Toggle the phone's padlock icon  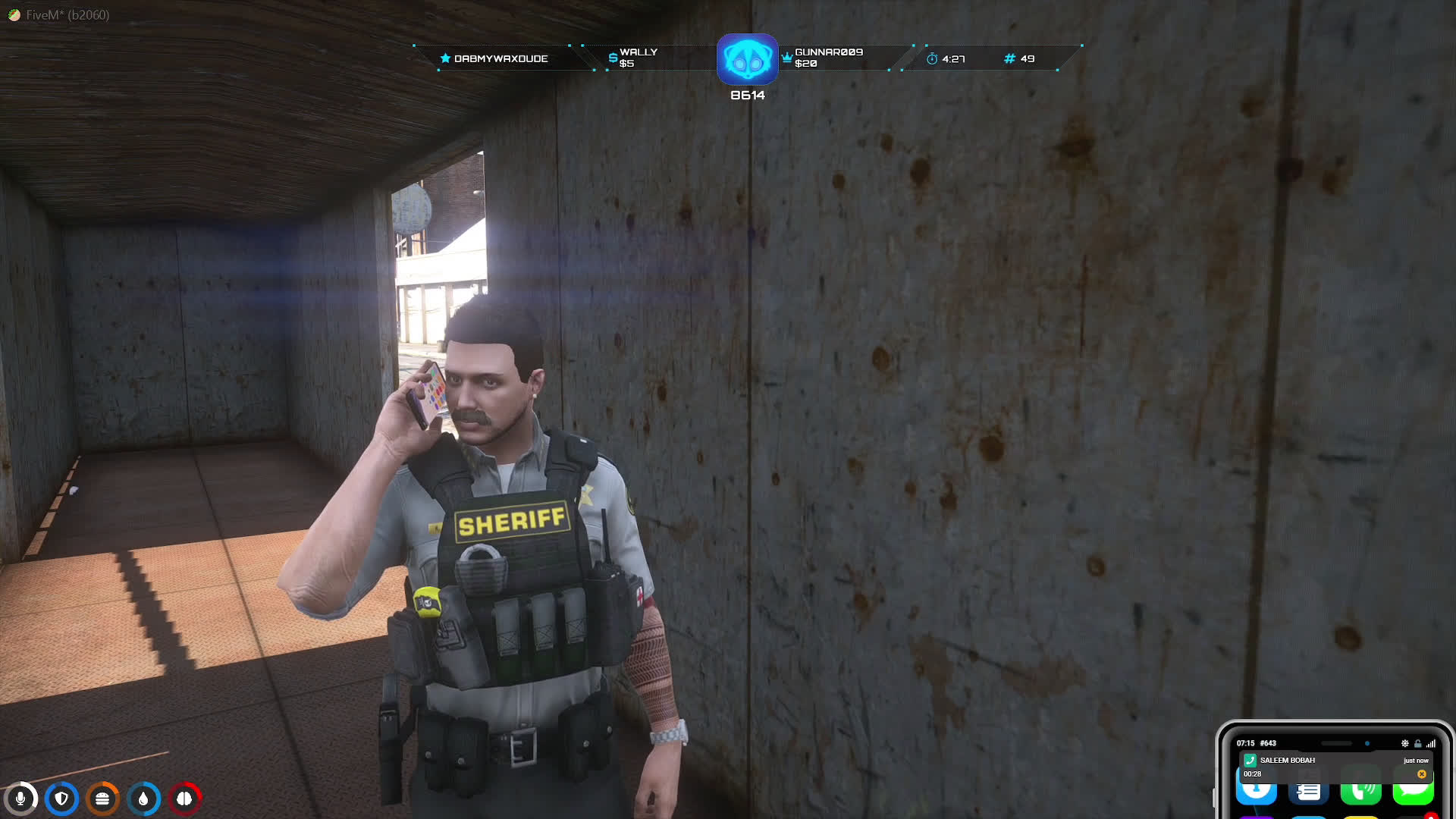click(x=1417, y=743)
